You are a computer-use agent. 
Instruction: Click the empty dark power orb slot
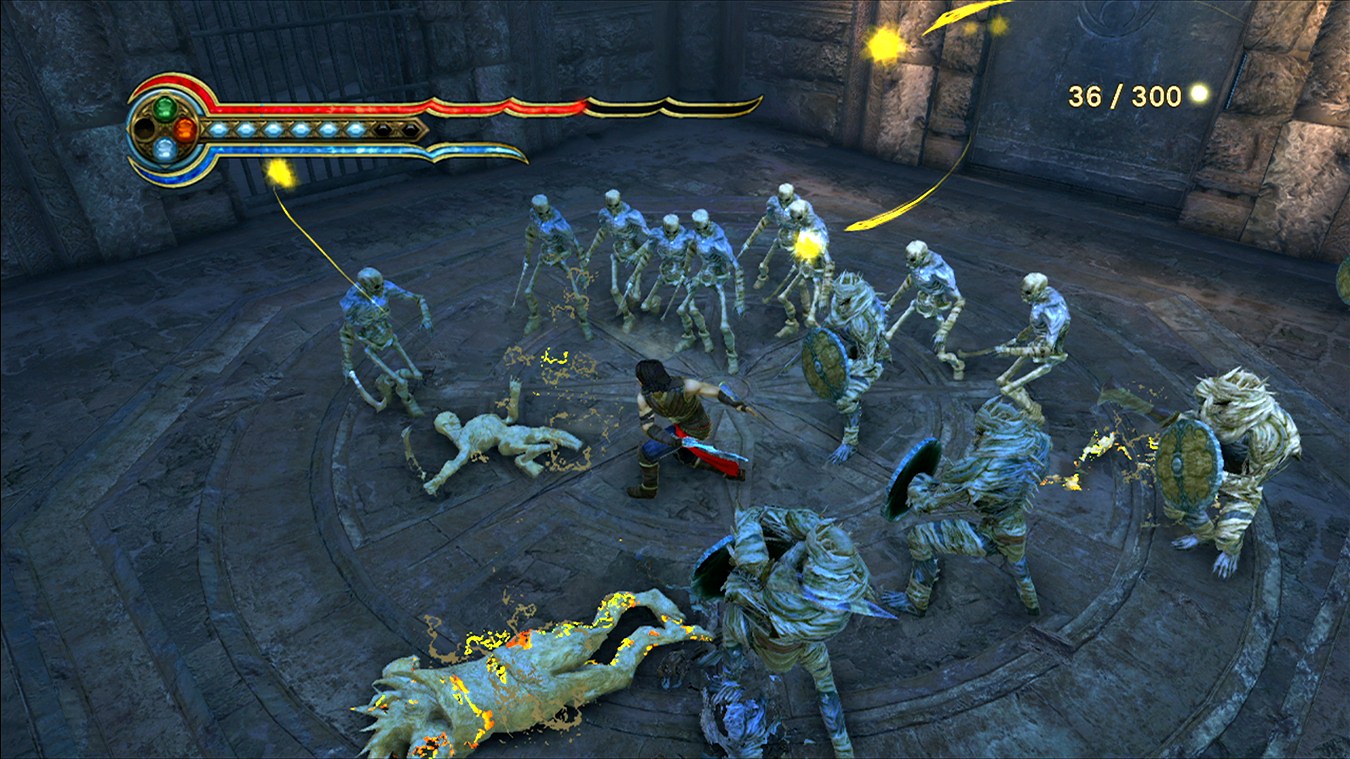(x=145, y=129)
